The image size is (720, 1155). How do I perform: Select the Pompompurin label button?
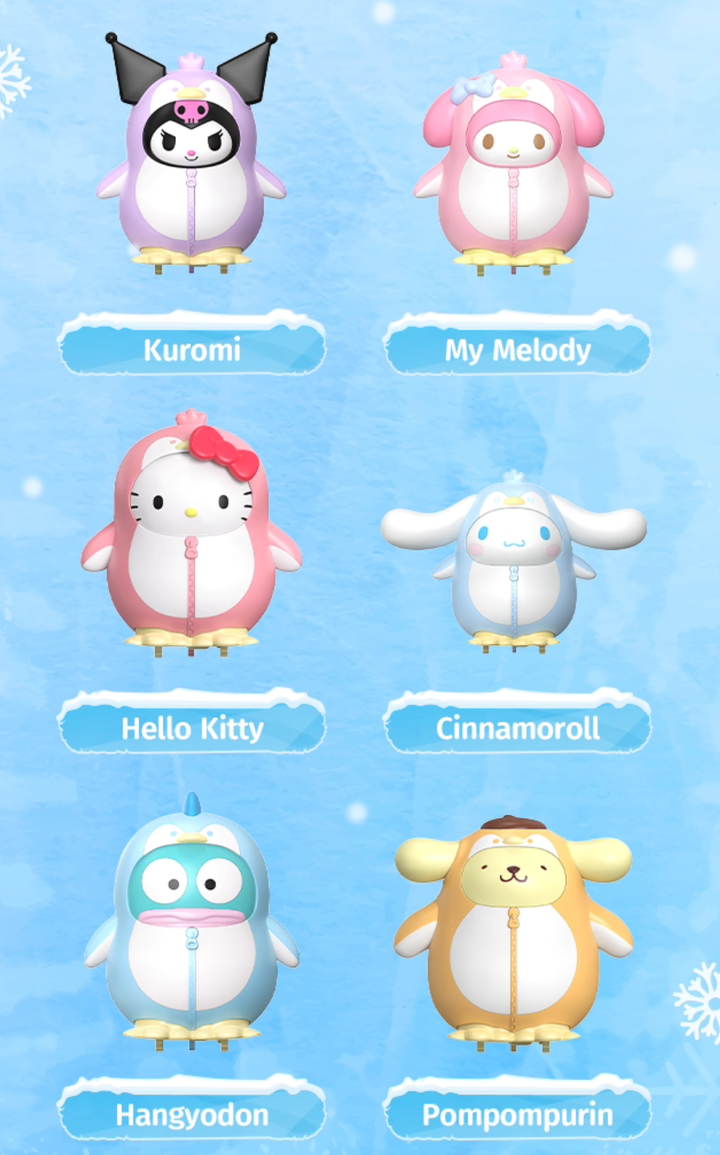[x=517, y=1115]
